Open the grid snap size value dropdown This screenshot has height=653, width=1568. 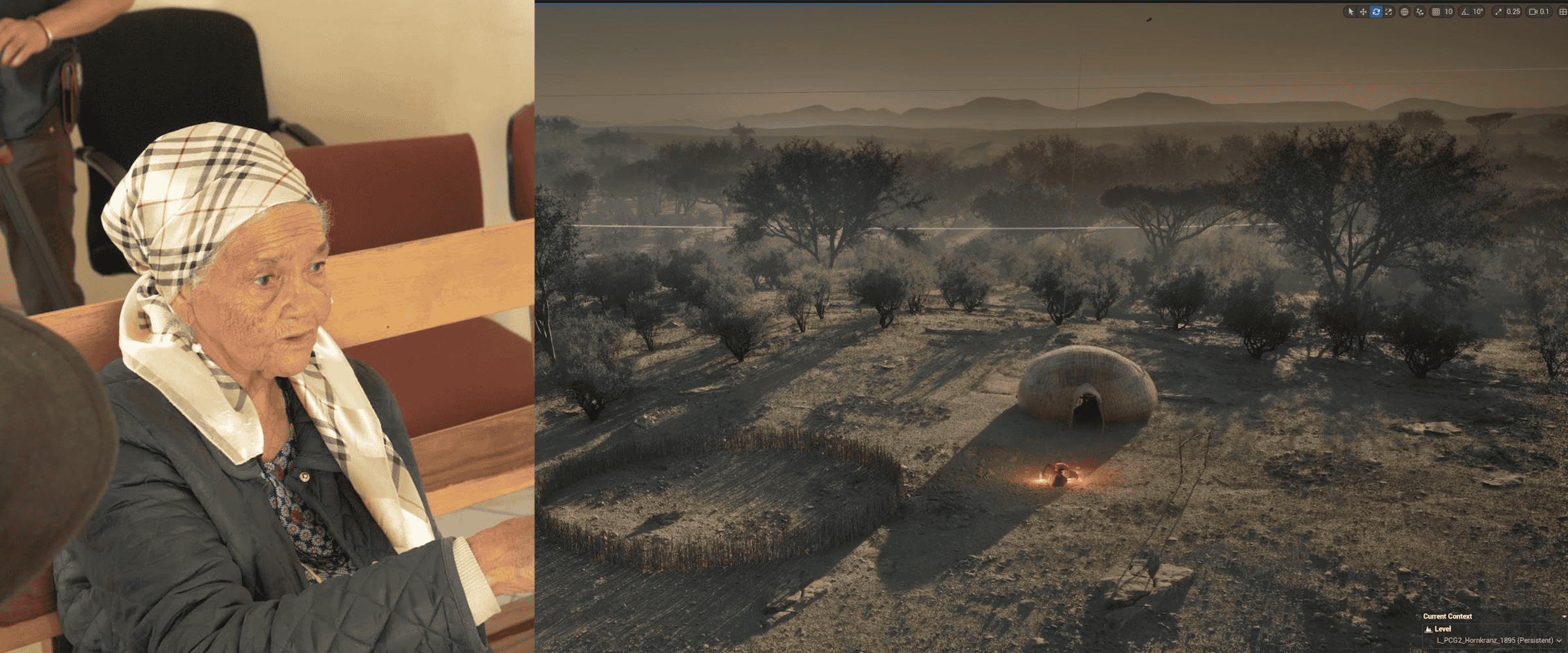pyautogui.click(x=1448, y=11)
